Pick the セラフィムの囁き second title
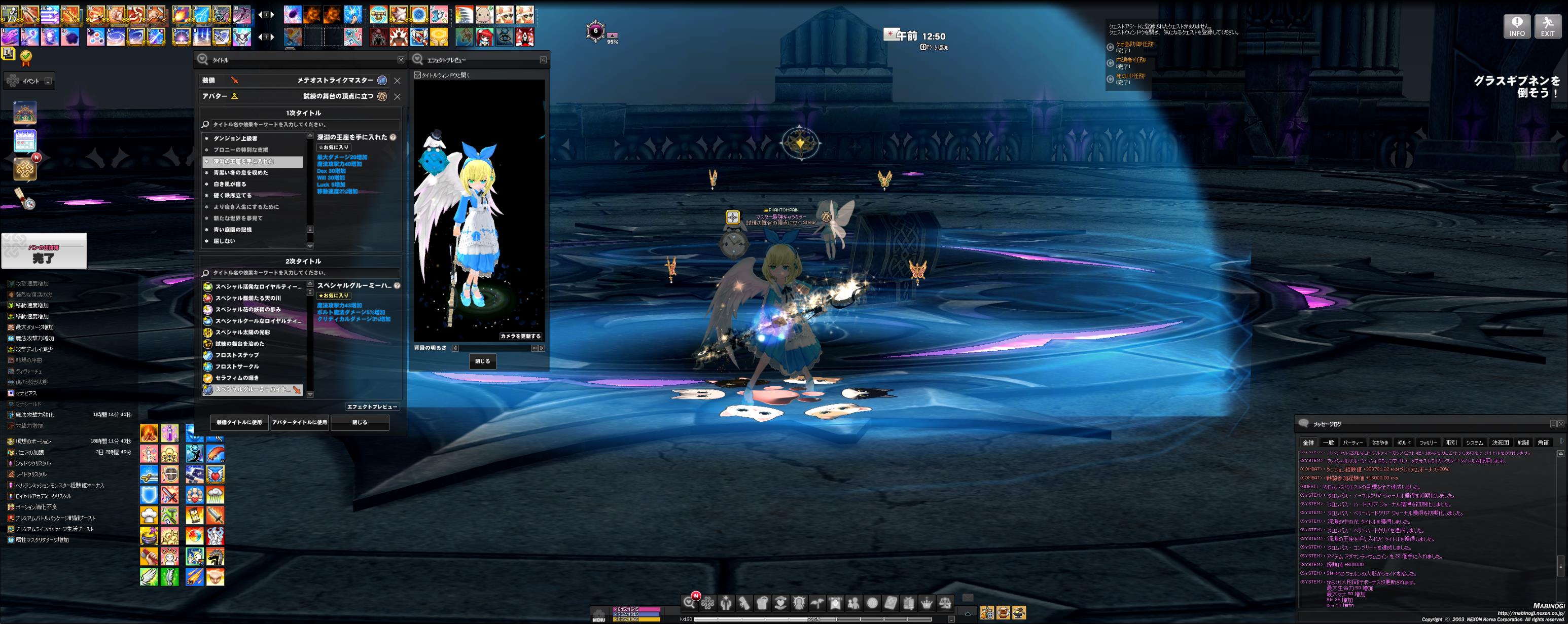The image size is (1568, 624). tap(237, 378)
